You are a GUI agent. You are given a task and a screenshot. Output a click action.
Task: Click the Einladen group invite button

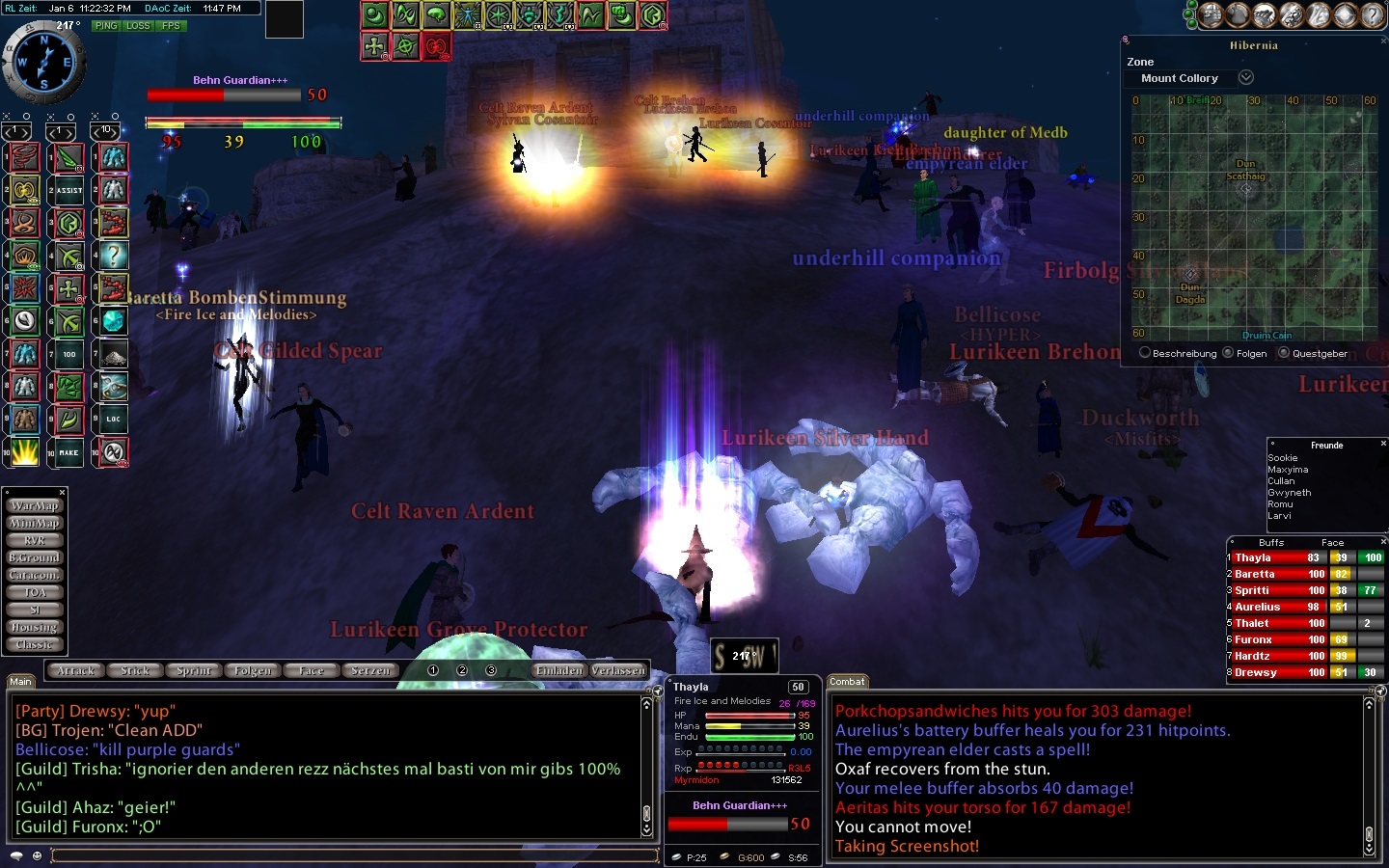pyautogui.click(x=559, y=670)
